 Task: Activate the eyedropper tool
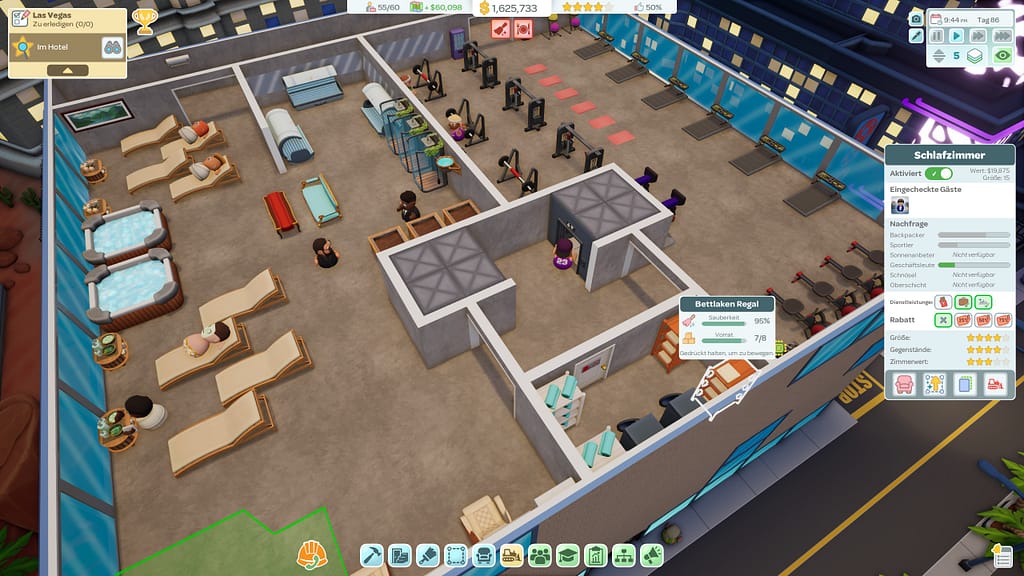coord(916,36)
